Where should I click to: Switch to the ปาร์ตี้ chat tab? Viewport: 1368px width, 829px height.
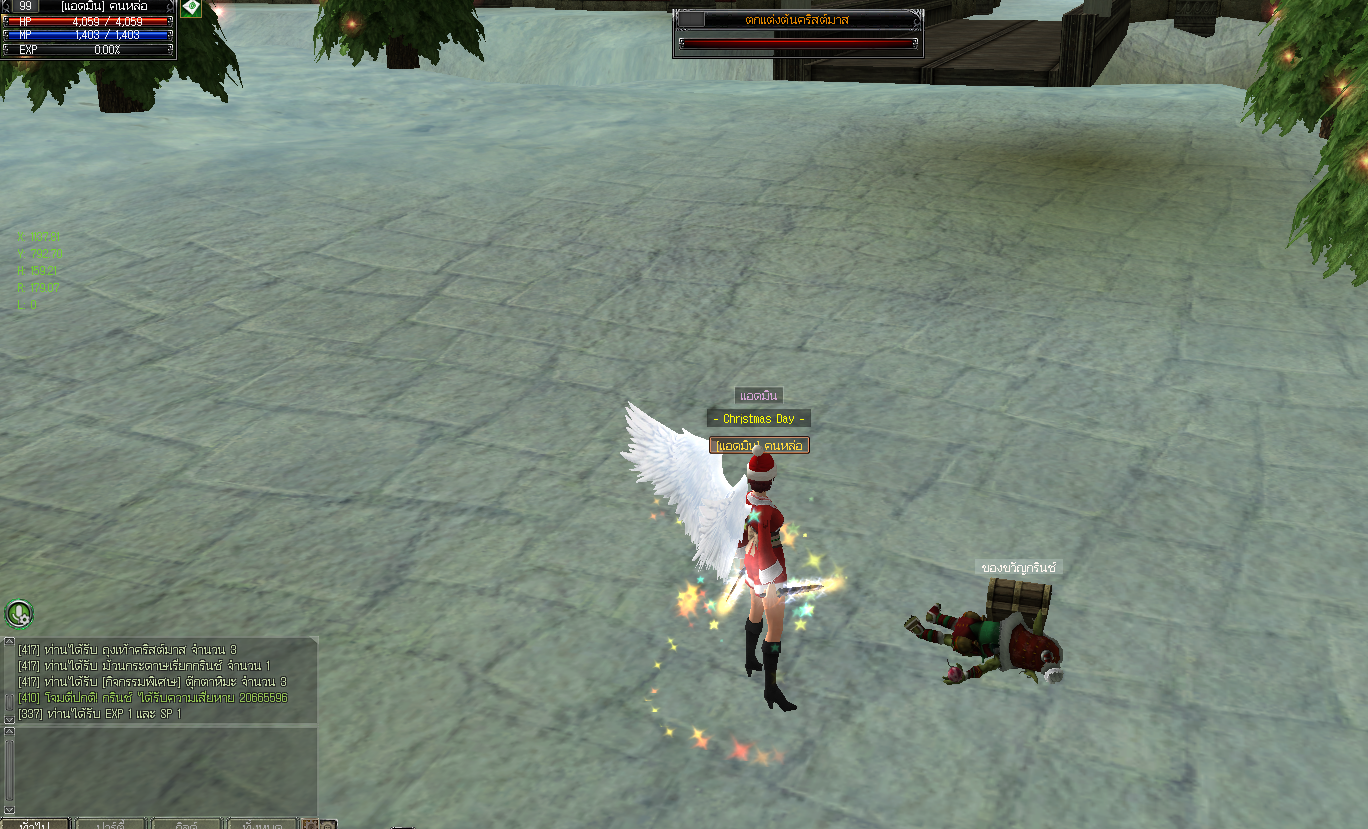(112, 824)
